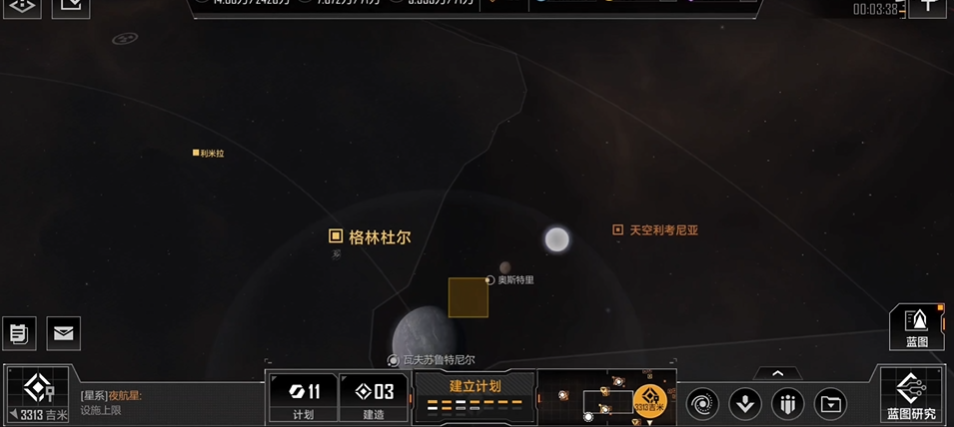Click the round downward arrow button
Image resolution: width=954 pixels, height=427 pixels.
tap(745, 404)
